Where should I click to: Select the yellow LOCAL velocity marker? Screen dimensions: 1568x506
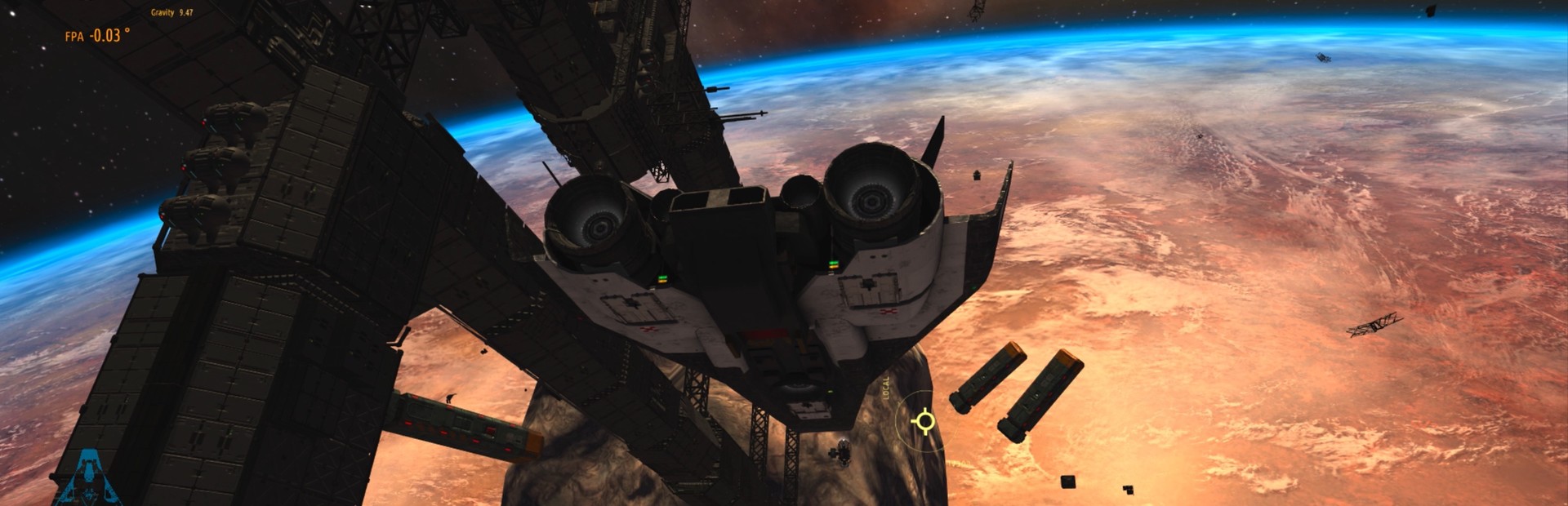point(924,421)
